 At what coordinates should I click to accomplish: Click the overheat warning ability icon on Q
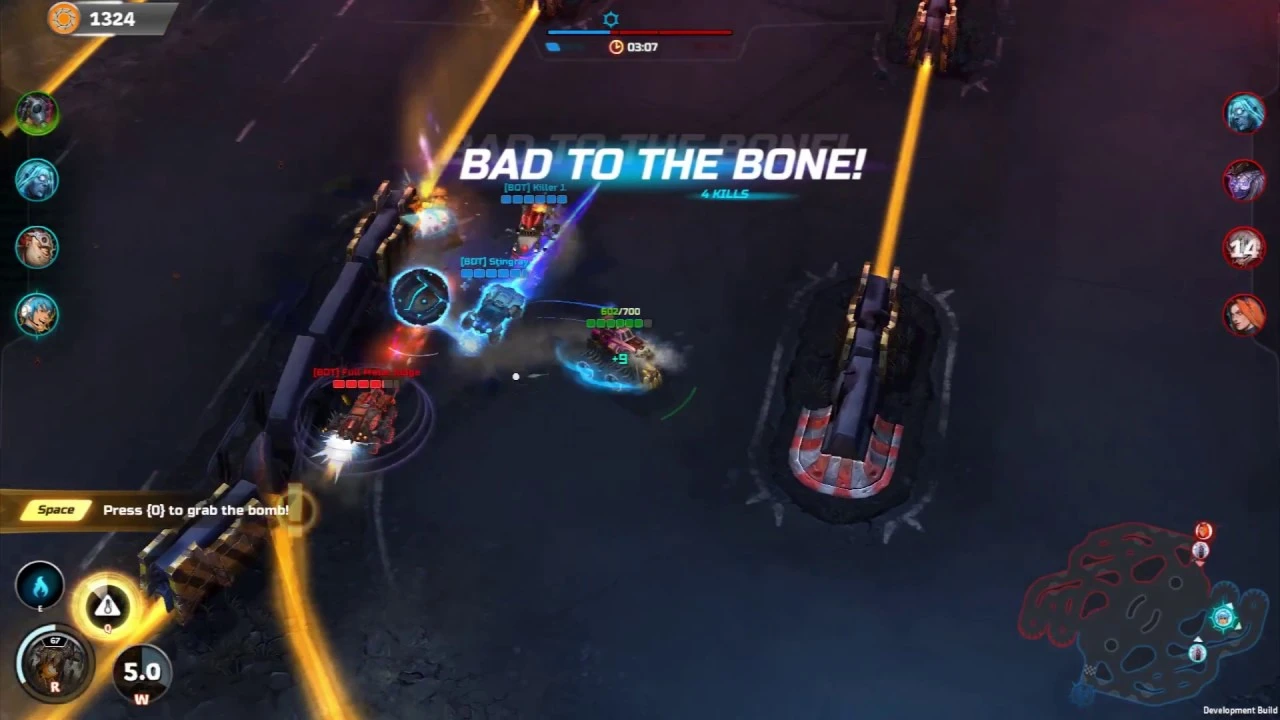[107, 605]
